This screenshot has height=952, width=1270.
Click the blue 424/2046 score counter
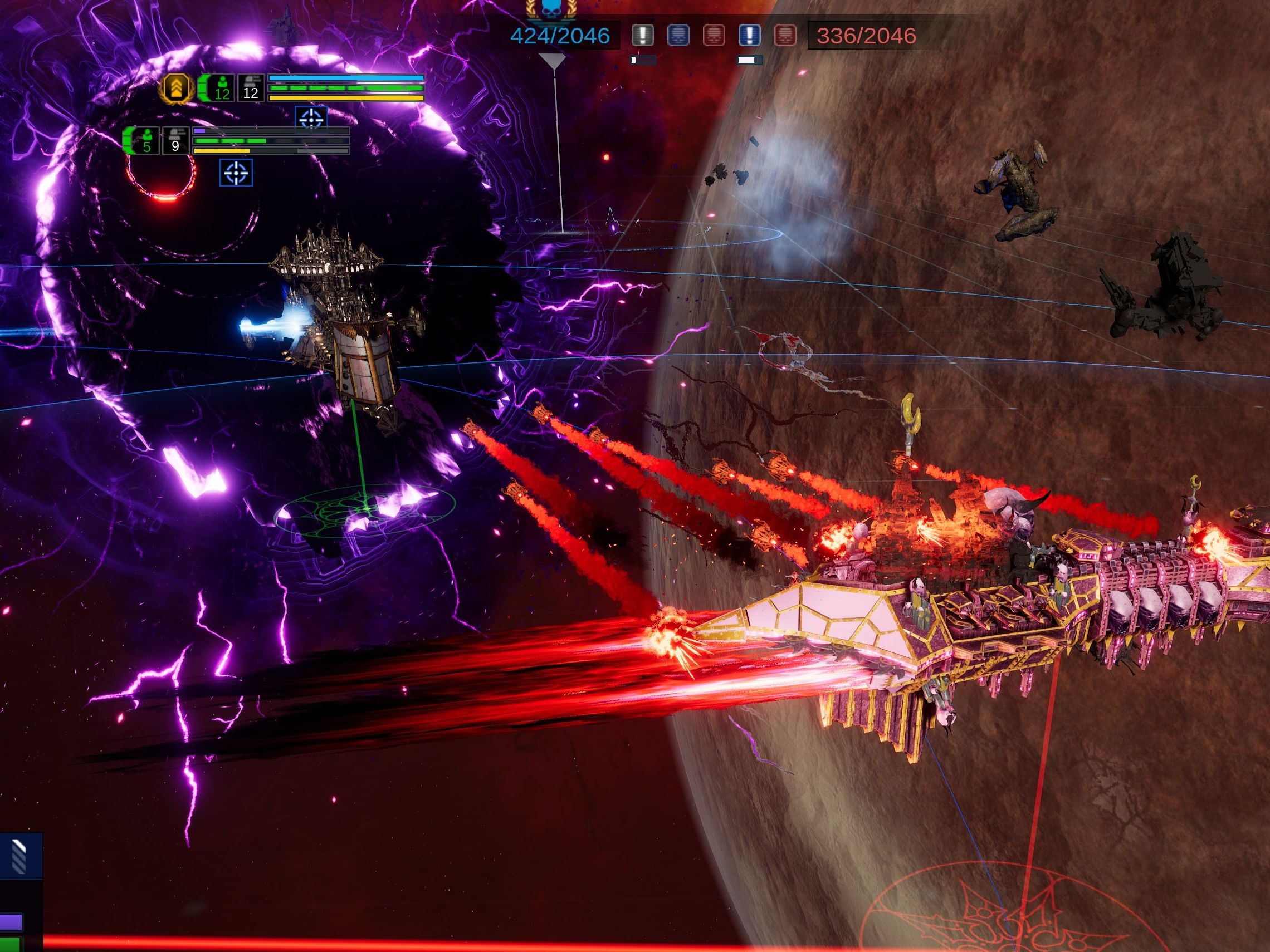pyautogui.click(x=555, y=35)
